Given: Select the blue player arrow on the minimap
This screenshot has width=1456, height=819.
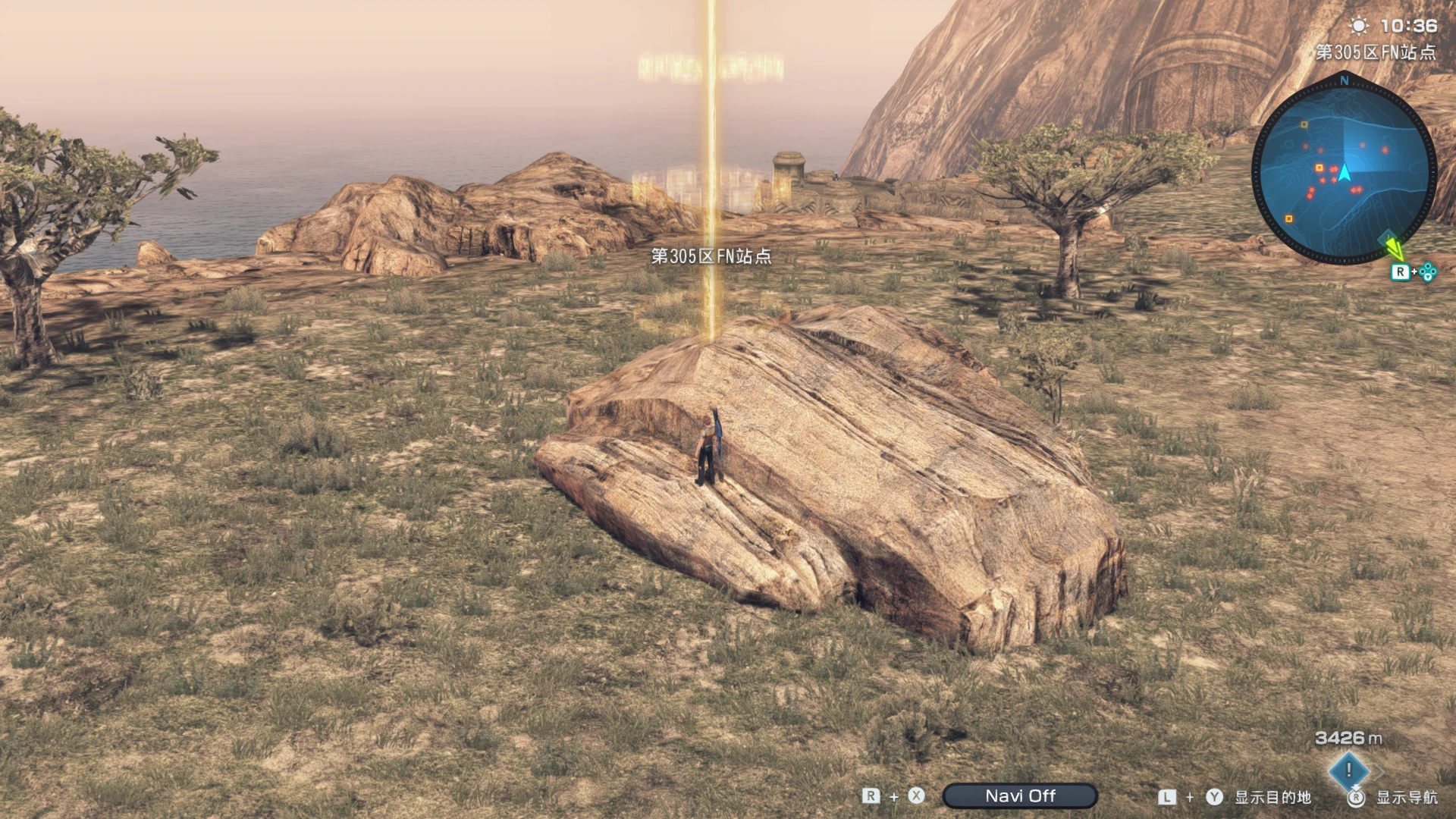Looking at the screenshot, I should click(x=1344, y=173).
